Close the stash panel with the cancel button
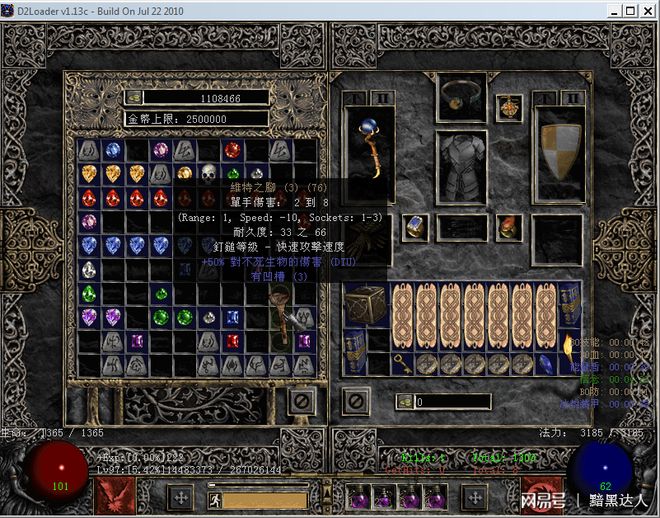 point(300,401)
